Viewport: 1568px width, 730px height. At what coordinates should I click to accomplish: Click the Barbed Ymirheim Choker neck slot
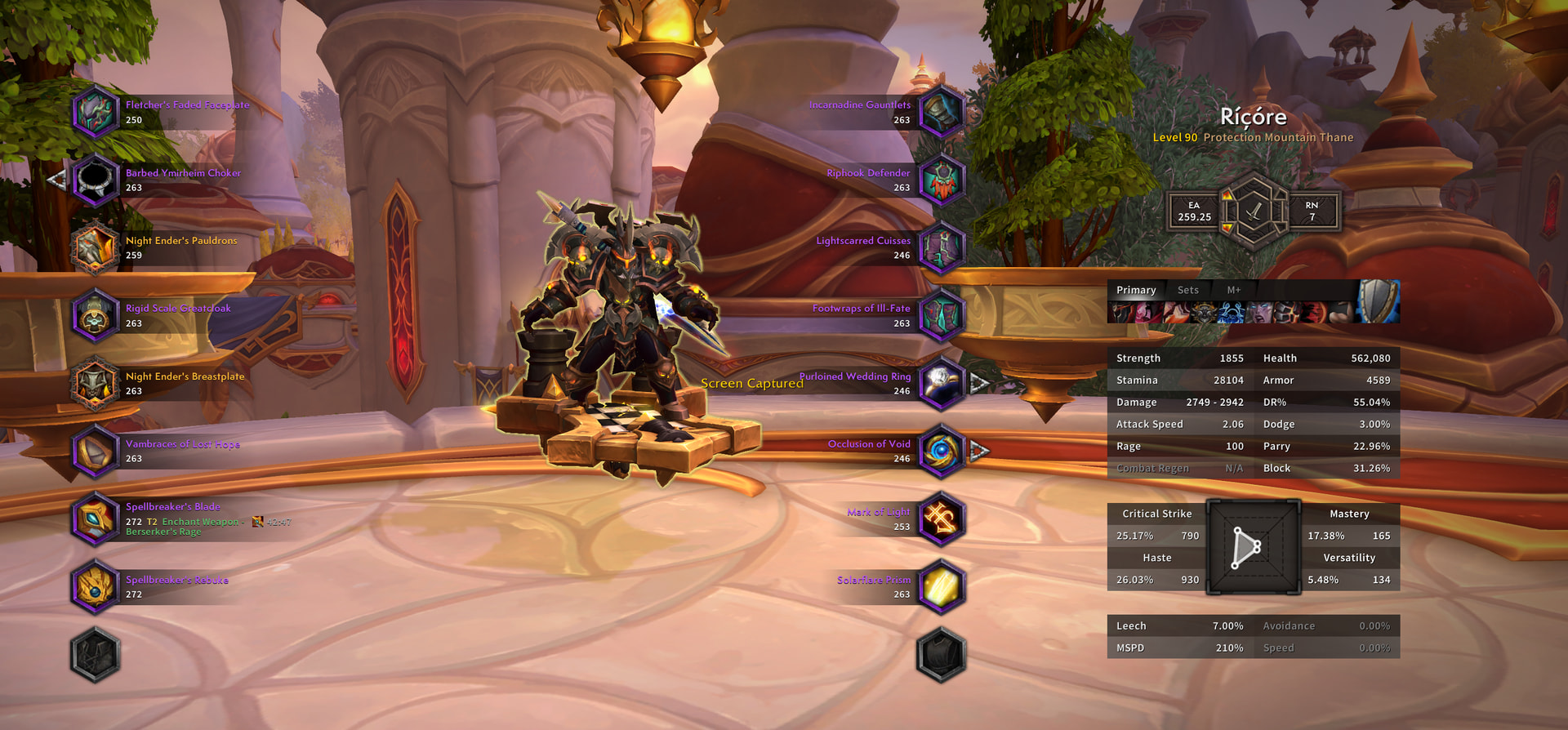[96, 180]
